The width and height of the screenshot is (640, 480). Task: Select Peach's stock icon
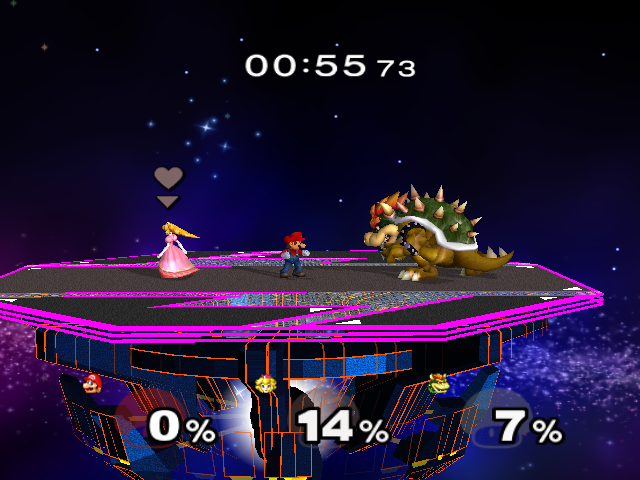tap(265, 383)
